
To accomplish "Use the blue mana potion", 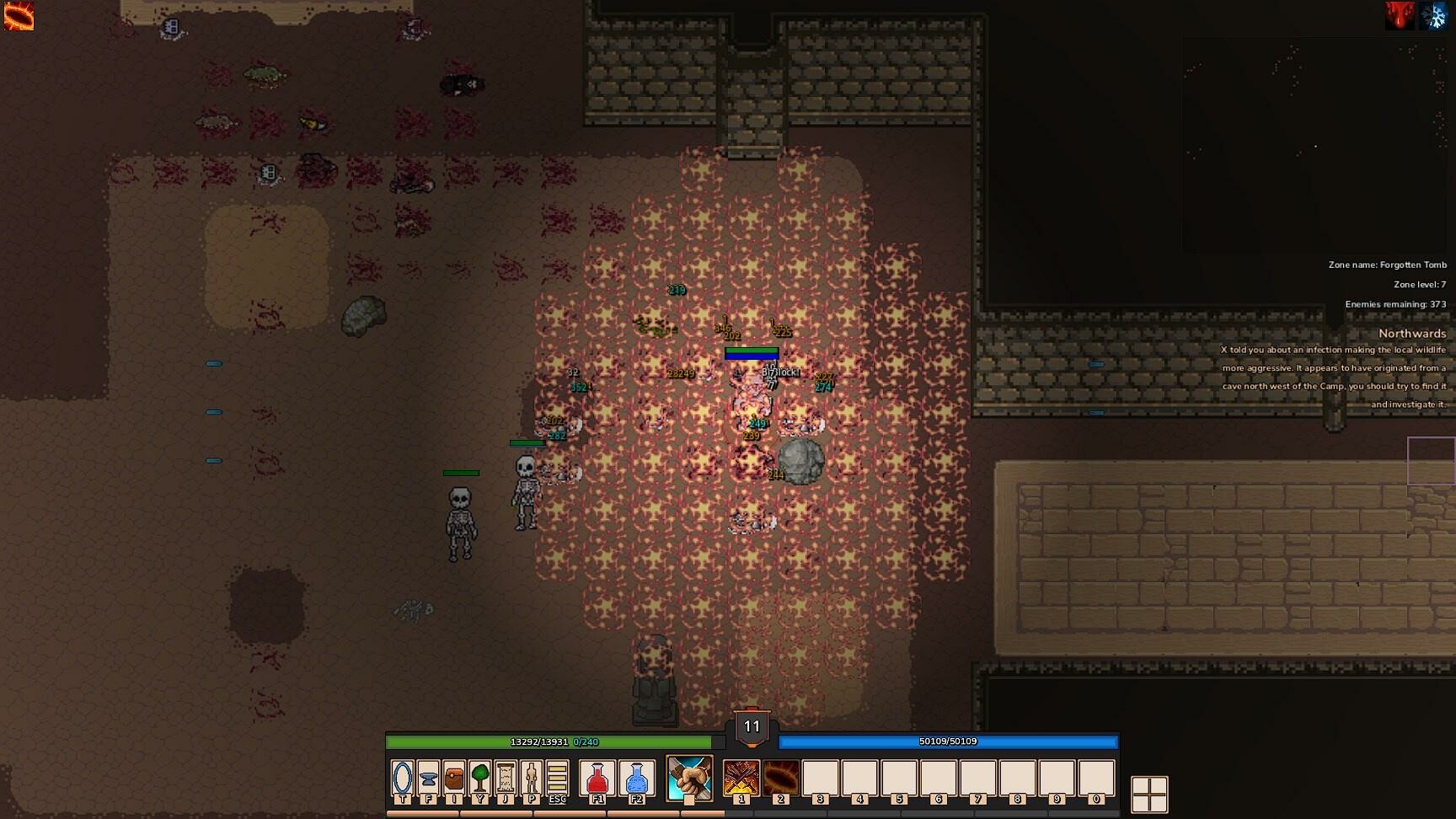I will point(637,779).
